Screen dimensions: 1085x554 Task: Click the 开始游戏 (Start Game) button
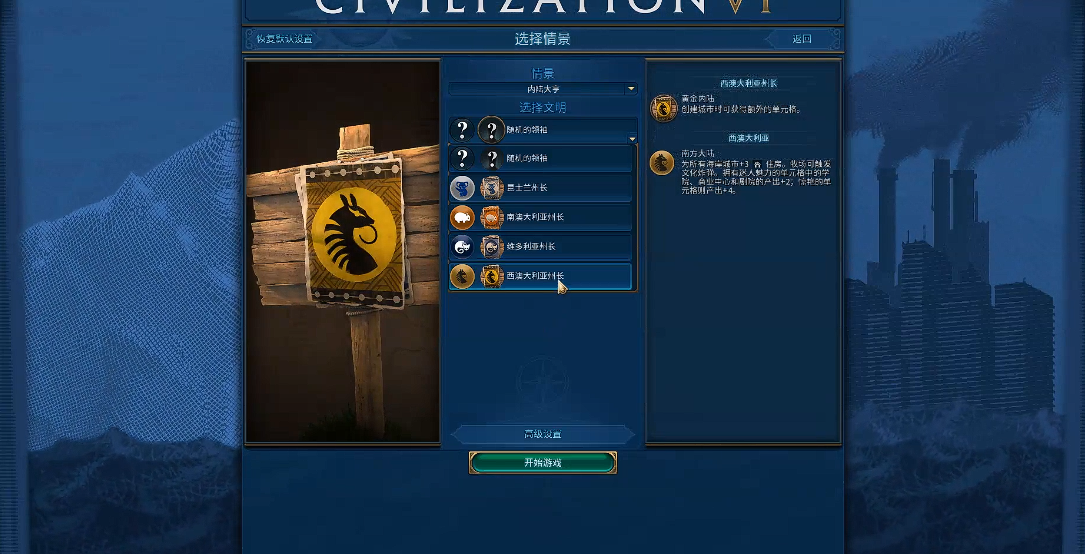pyautogui.click(x=543, y=463)
